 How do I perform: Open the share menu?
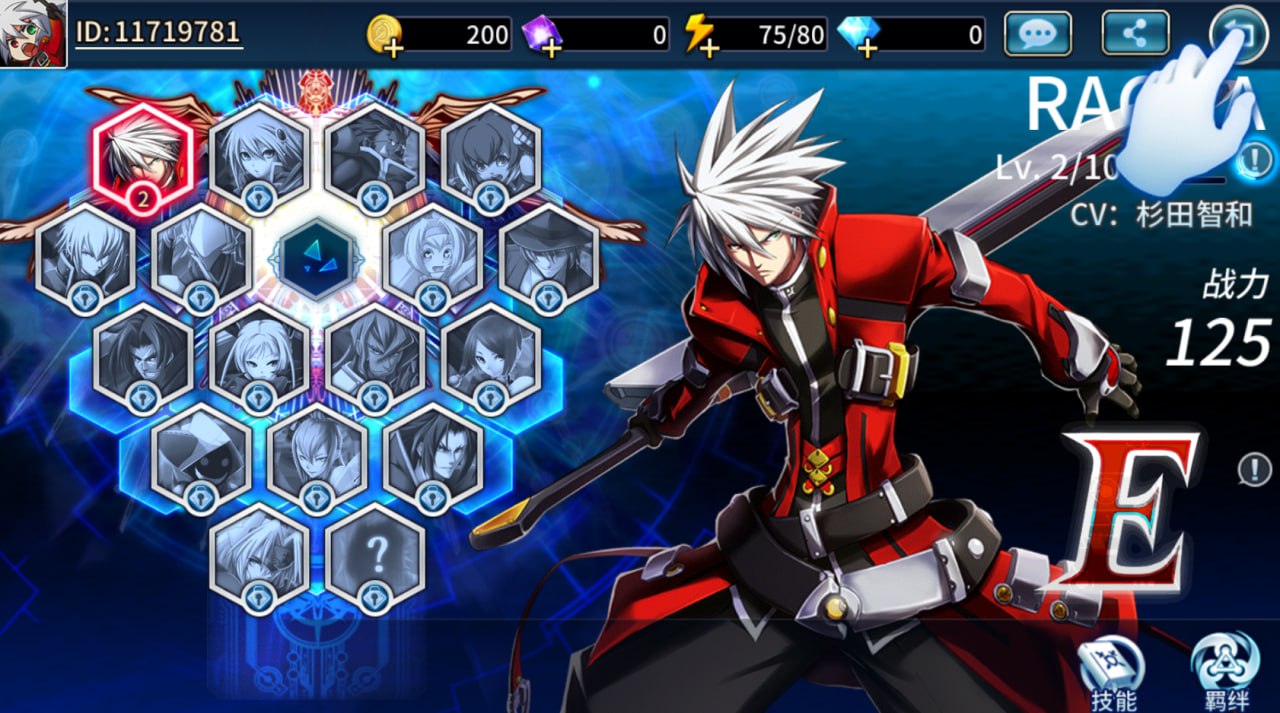1135,34
